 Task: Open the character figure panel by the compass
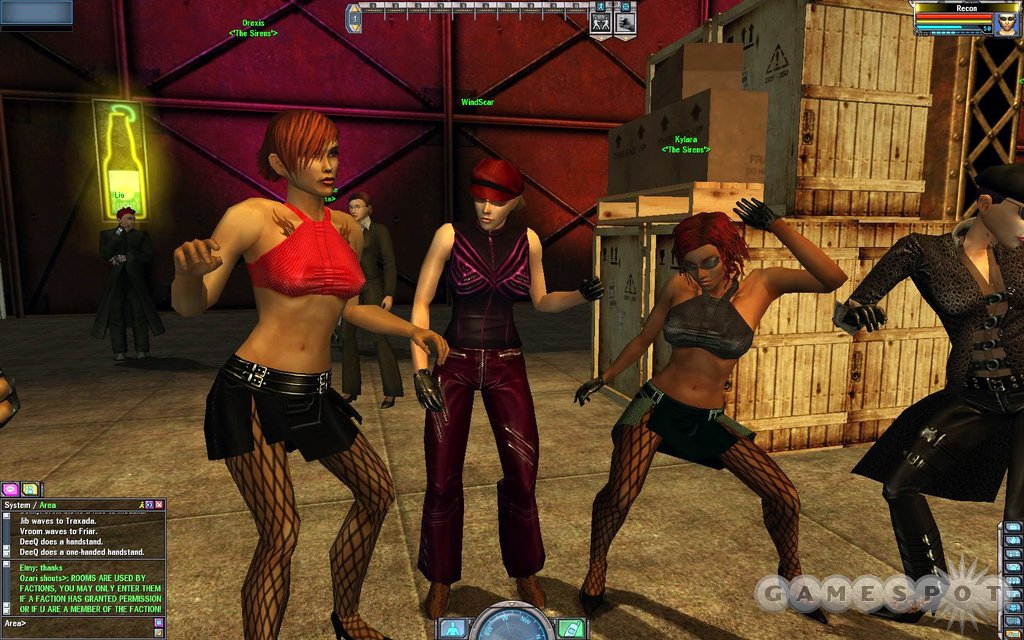tap(452, 628)
